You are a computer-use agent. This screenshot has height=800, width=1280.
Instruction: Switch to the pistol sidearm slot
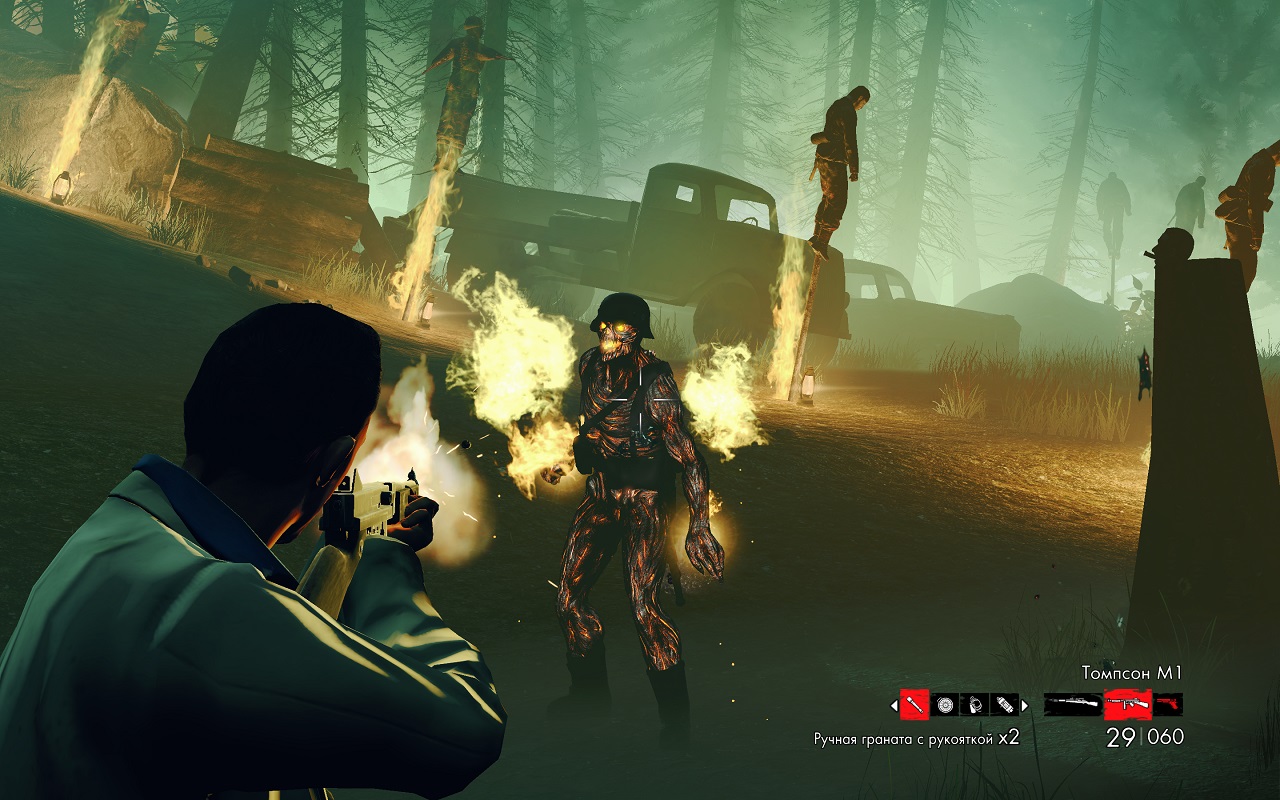pos(1168,705)
